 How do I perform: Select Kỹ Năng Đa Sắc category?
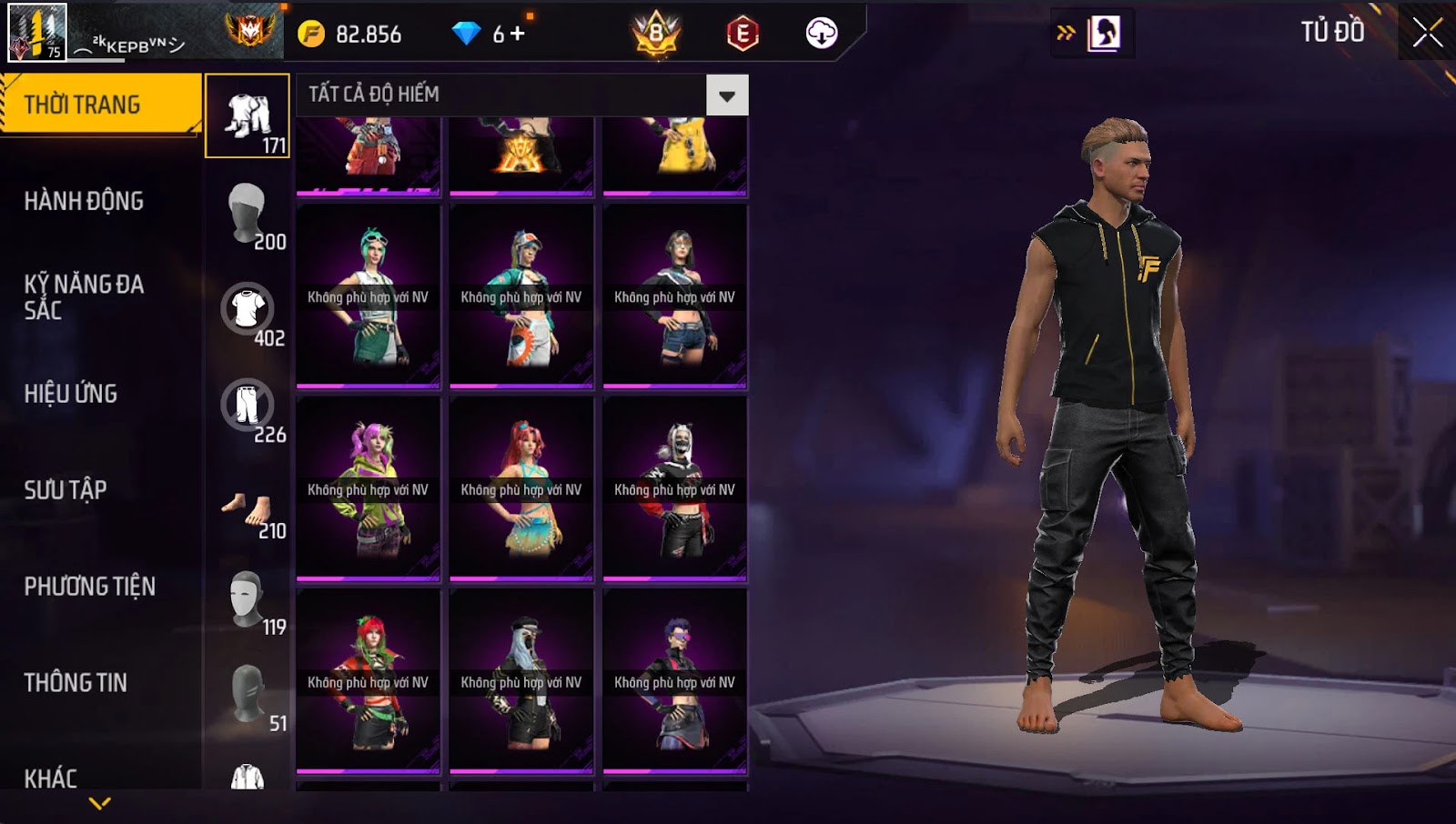(x=84, y=296)
